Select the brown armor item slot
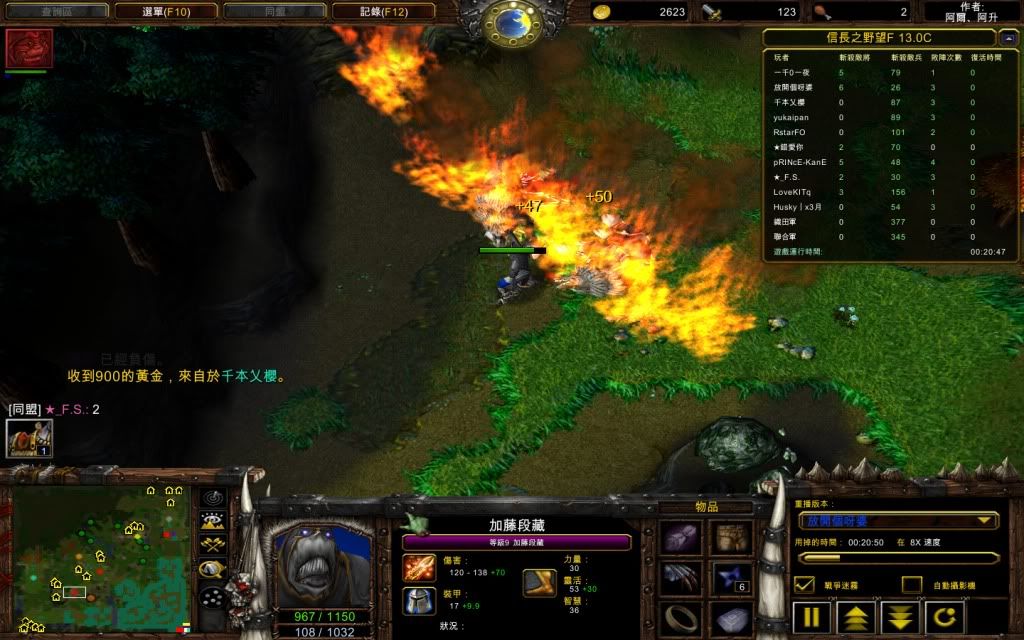 732,538
